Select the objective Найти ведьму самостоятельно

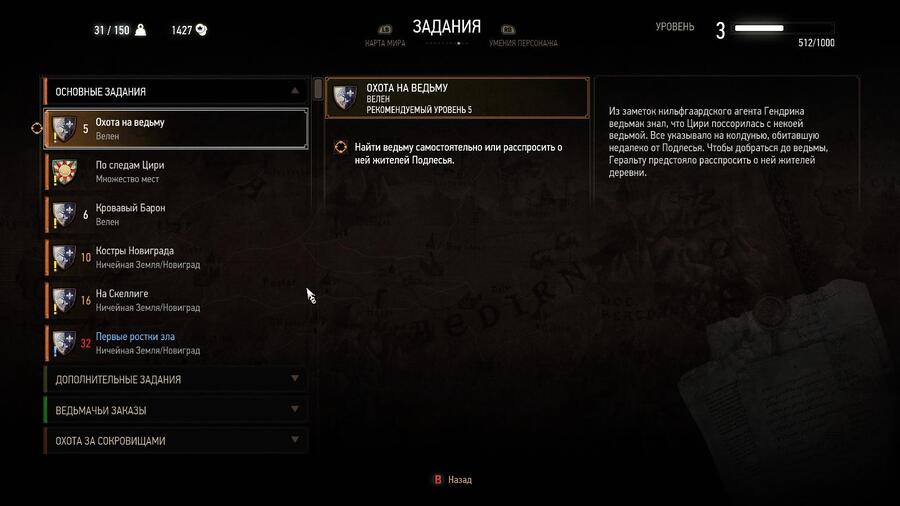tap(457, 153)
